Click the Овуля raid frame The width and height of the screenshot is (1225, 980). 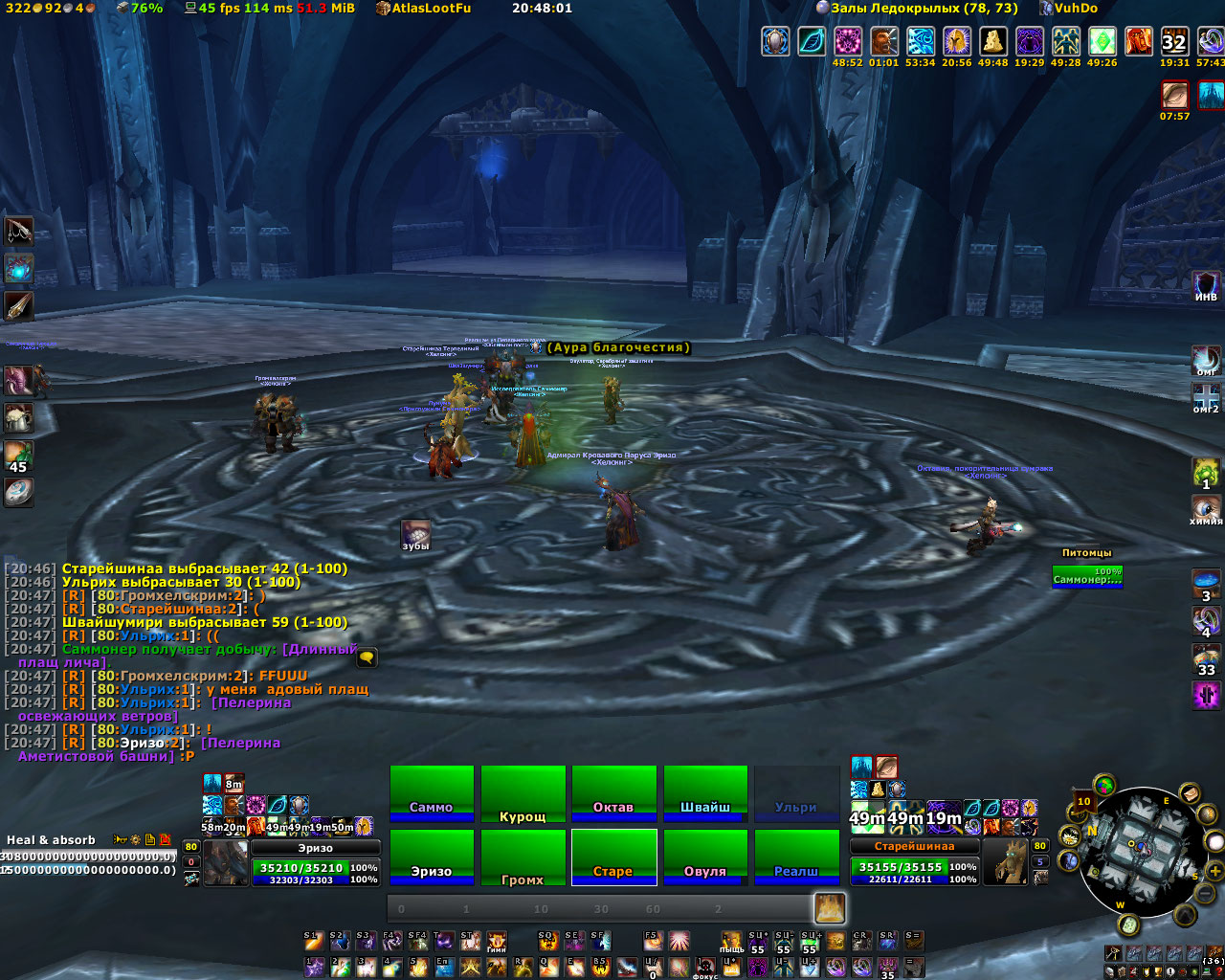coord(705,857)
